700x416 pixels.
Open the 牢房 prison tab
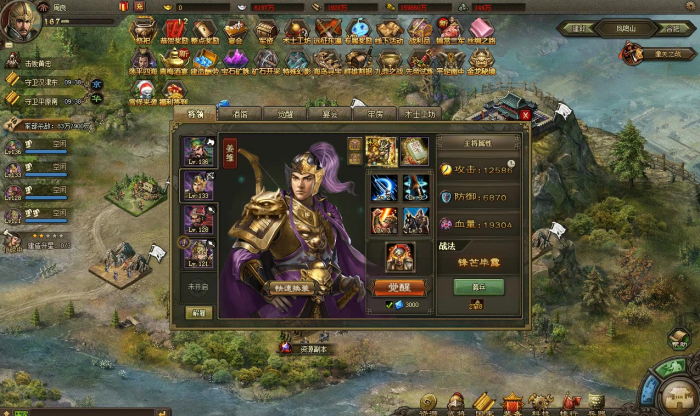(375, 114)
